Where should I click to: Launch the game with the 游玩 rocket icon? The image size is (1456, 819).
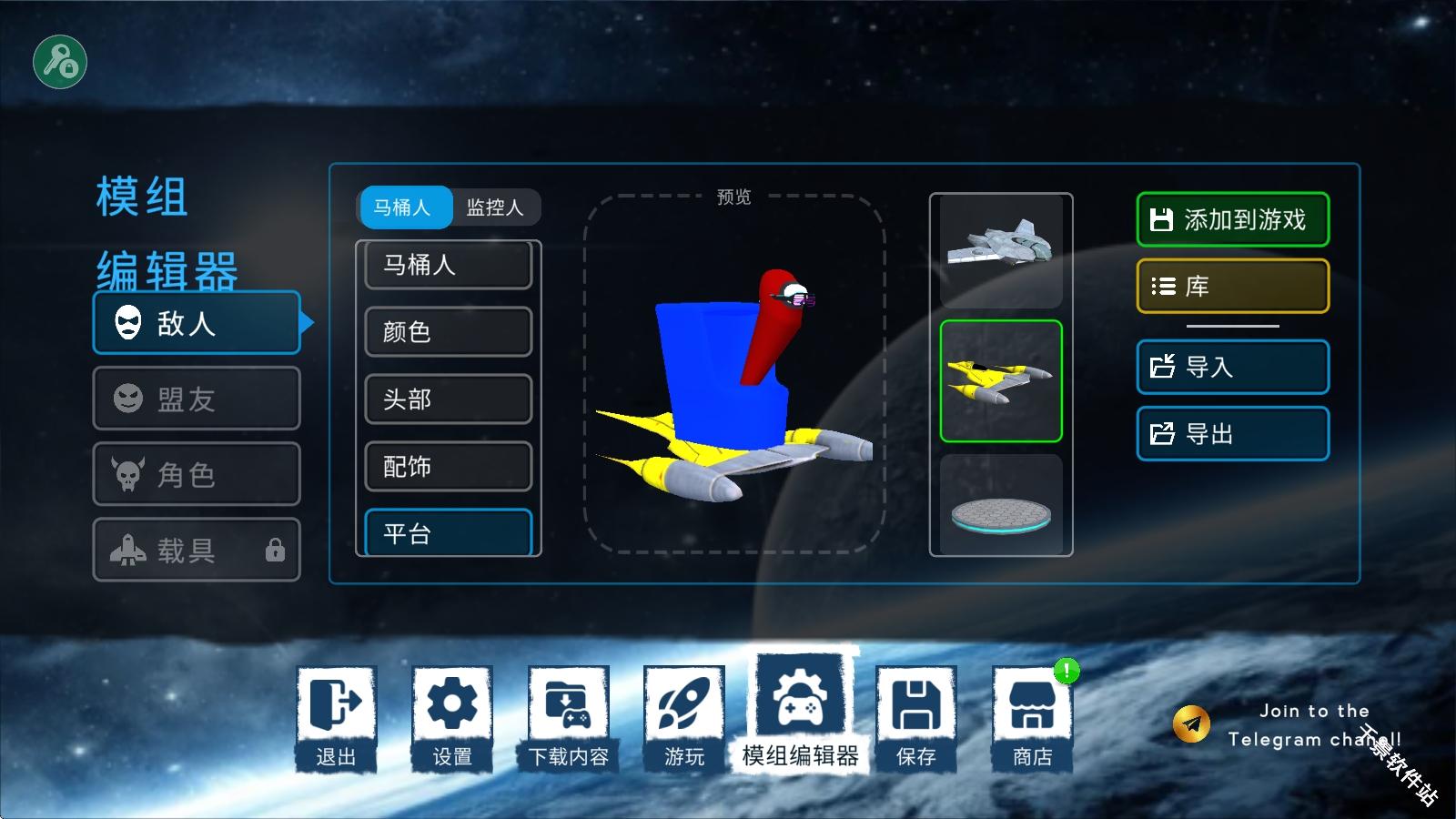coord(683,719)
